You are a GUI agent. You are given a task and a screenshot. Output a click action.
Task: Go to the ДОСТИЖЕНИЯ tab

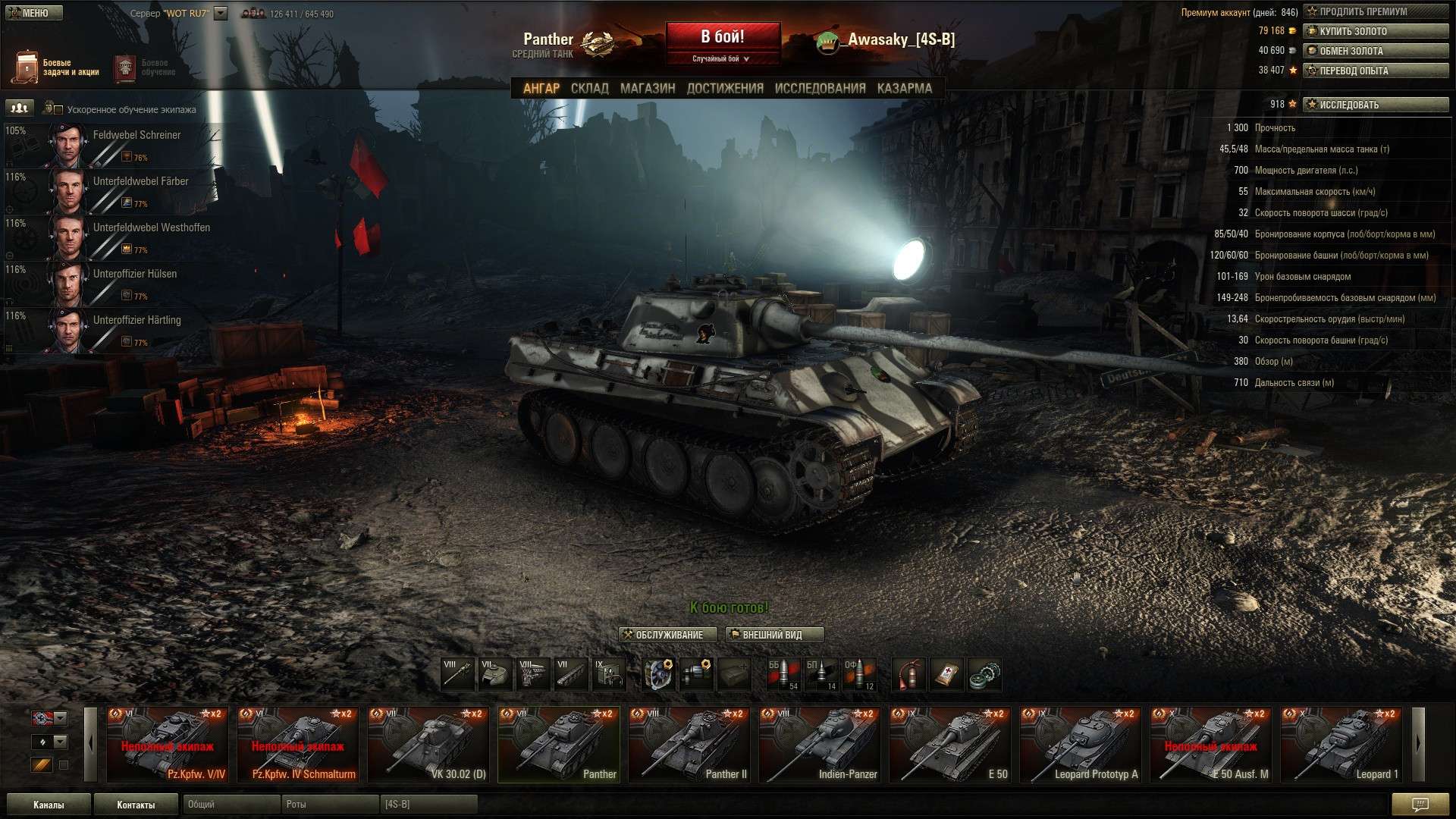click(x=724, y=88)
